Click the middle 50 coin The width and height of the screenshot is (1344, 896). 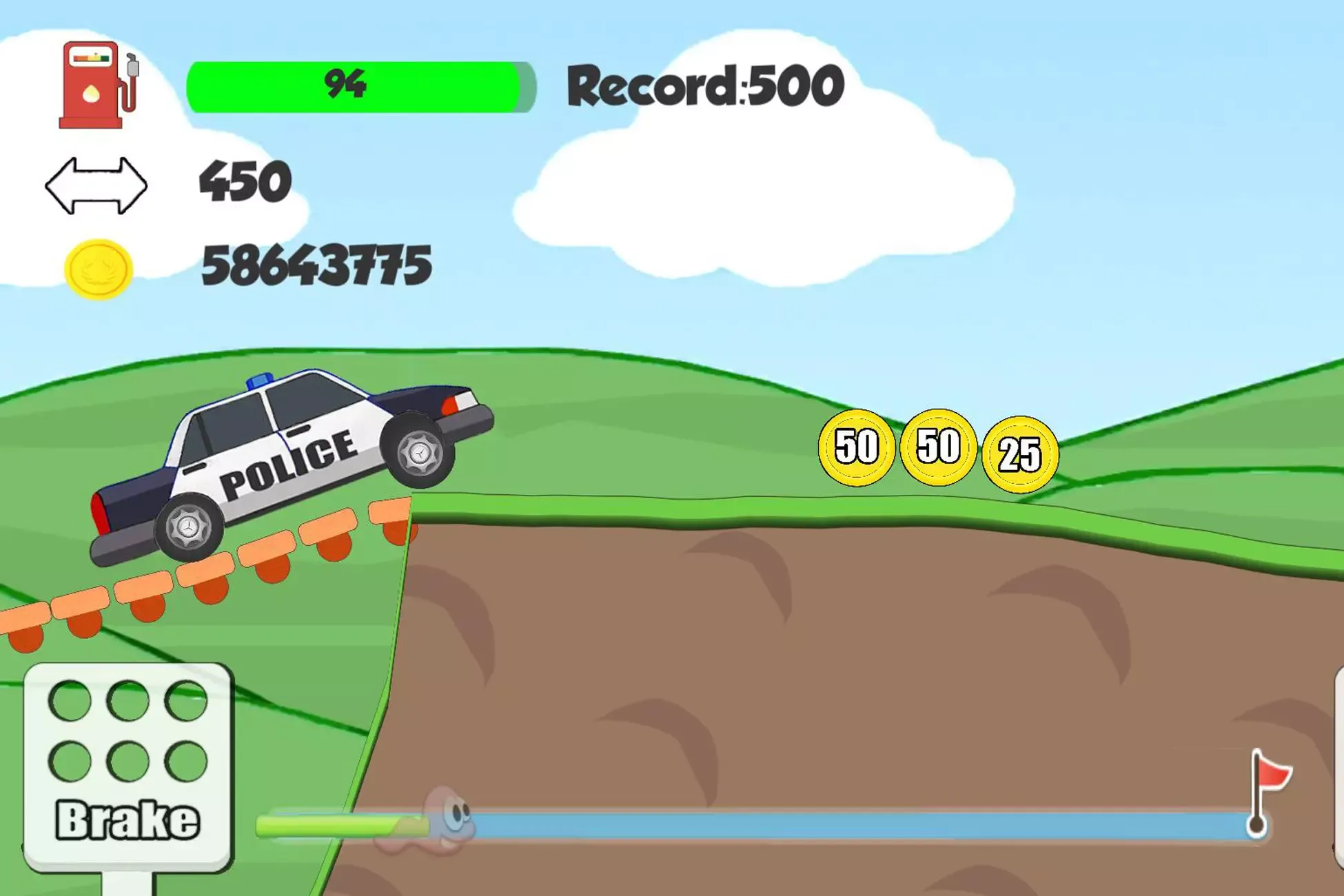tap(939, 448)
